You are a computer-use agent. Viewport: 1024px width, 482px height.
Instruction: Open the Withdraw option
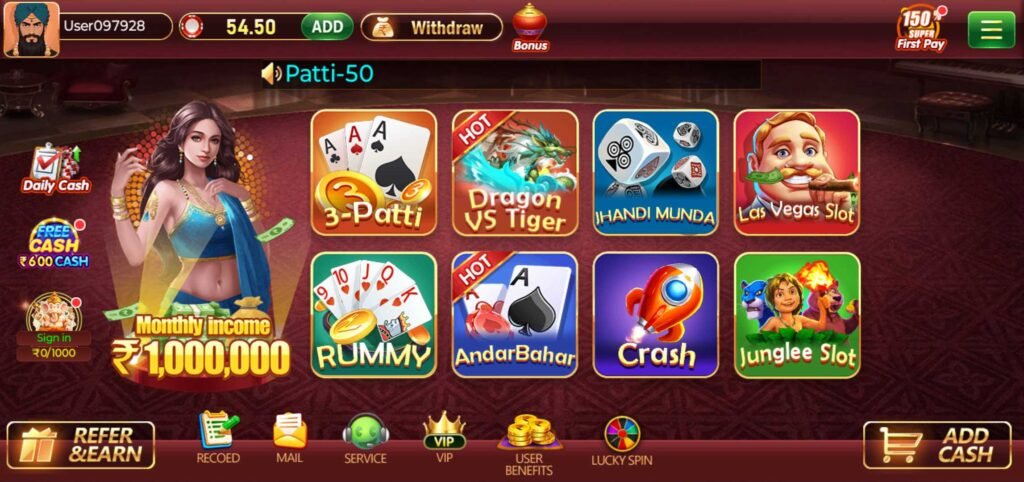pyautogui.click(x=432, y=27)
